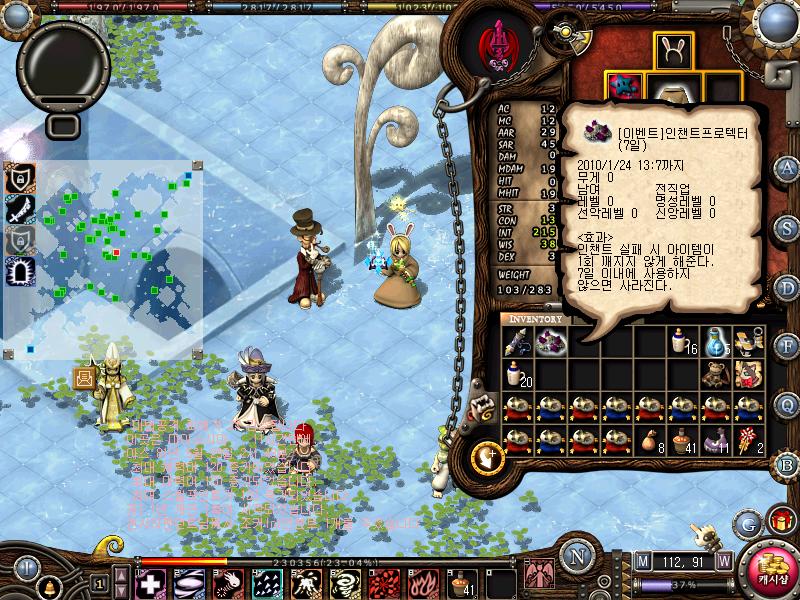Use the blue potion flask stack
This screenshot has height=600, width=800.
pos(715,342)
